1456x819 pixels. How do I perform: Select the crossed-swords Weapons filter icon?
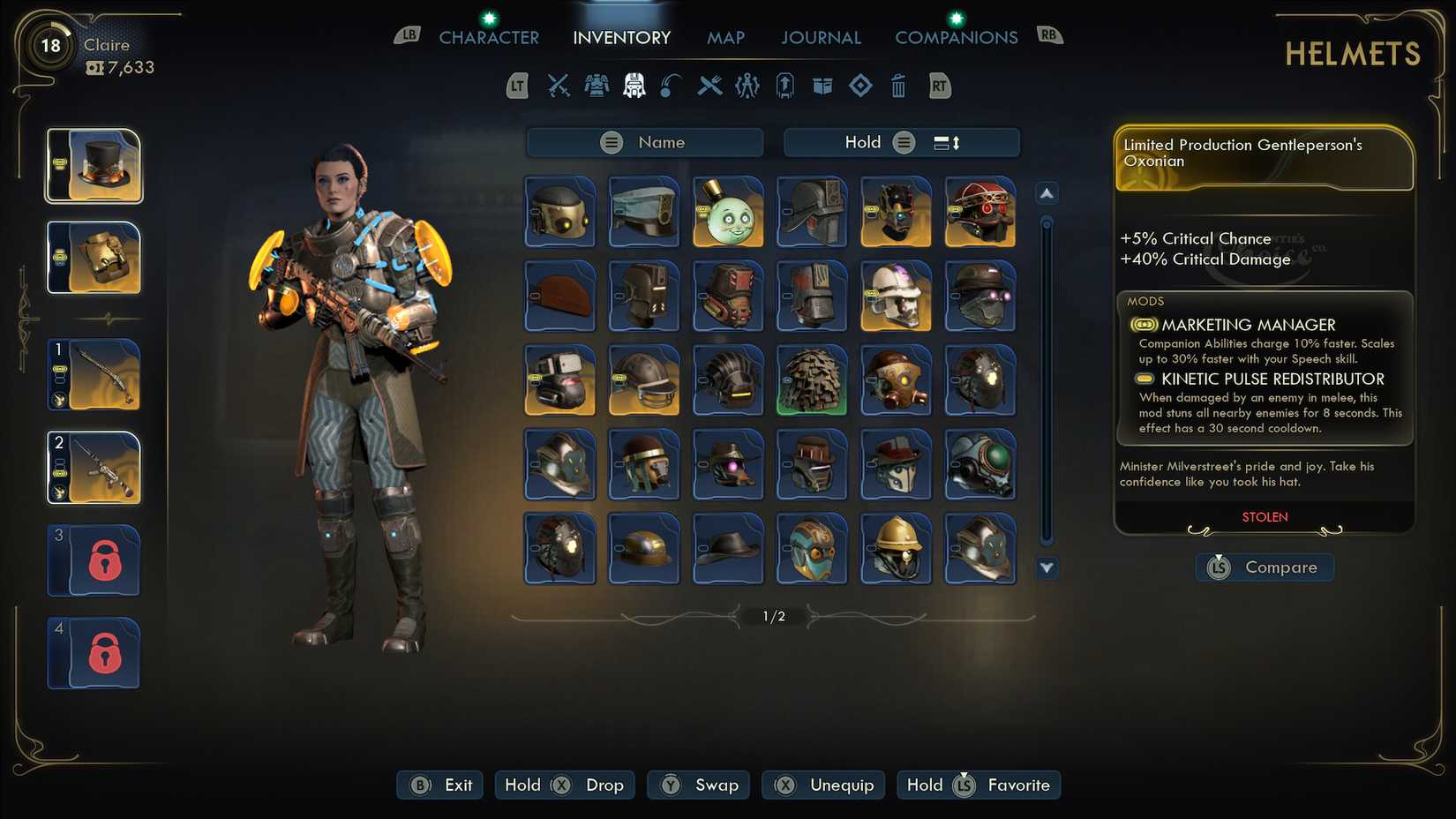559,86
